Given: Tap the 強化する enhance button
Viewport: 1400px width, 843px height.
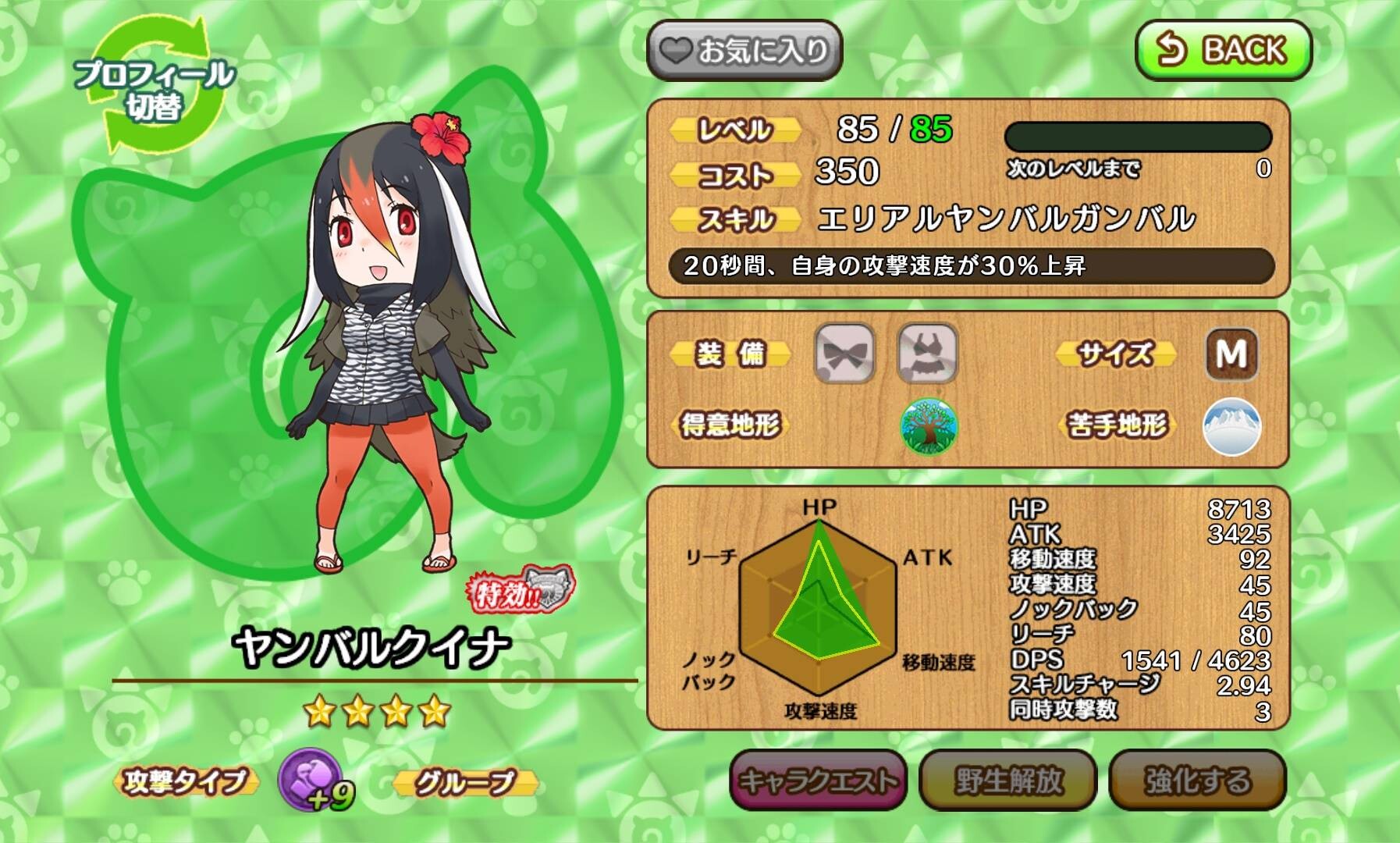Looking at the screenshot, I should coord(1197,780).
